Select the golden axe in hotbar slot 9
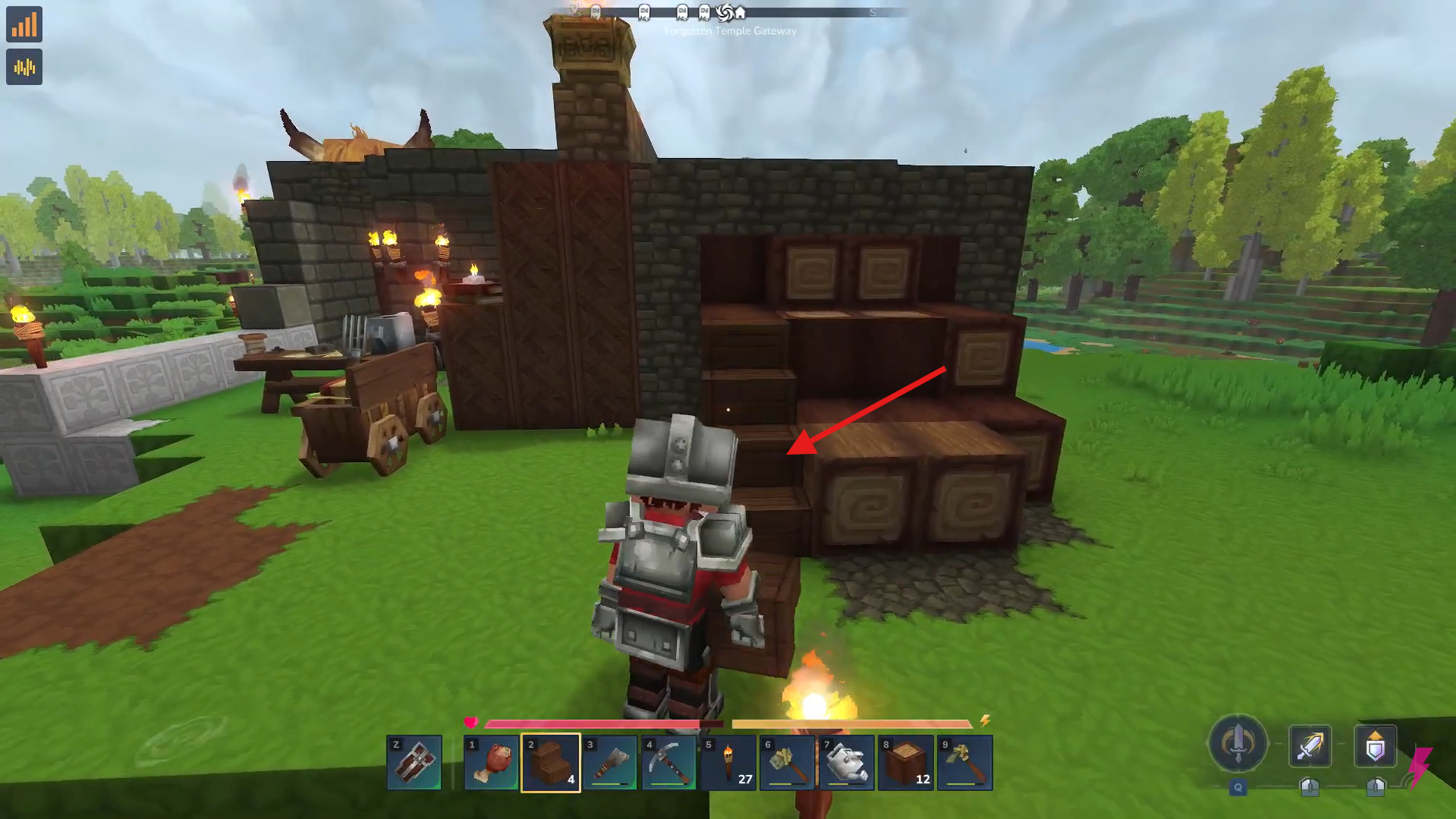 click(964, 762)
